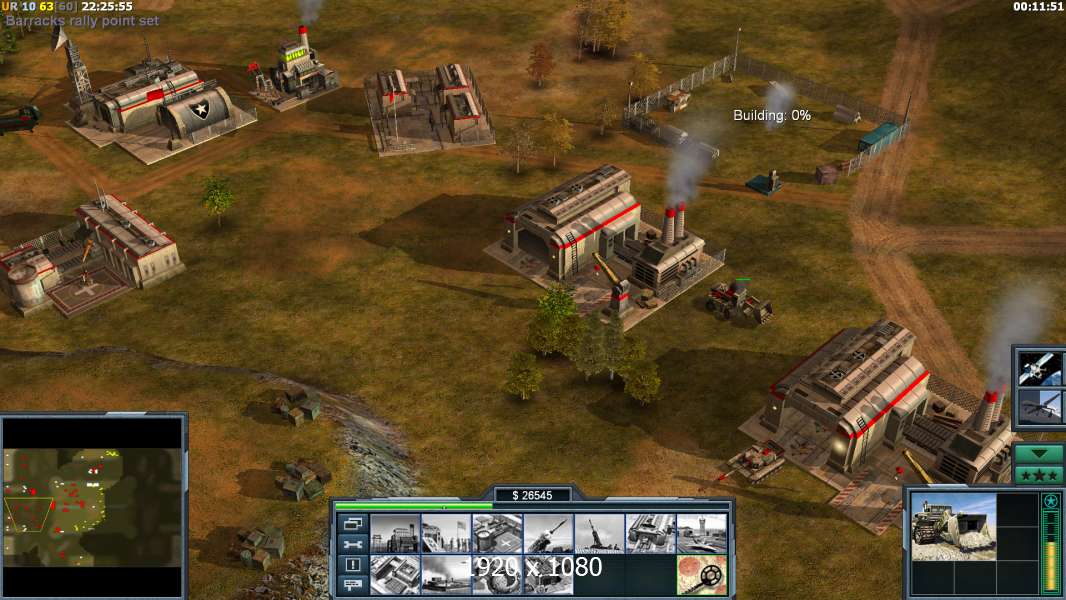
Task: Pick the War Factory build icon
Action: (650, 533)
